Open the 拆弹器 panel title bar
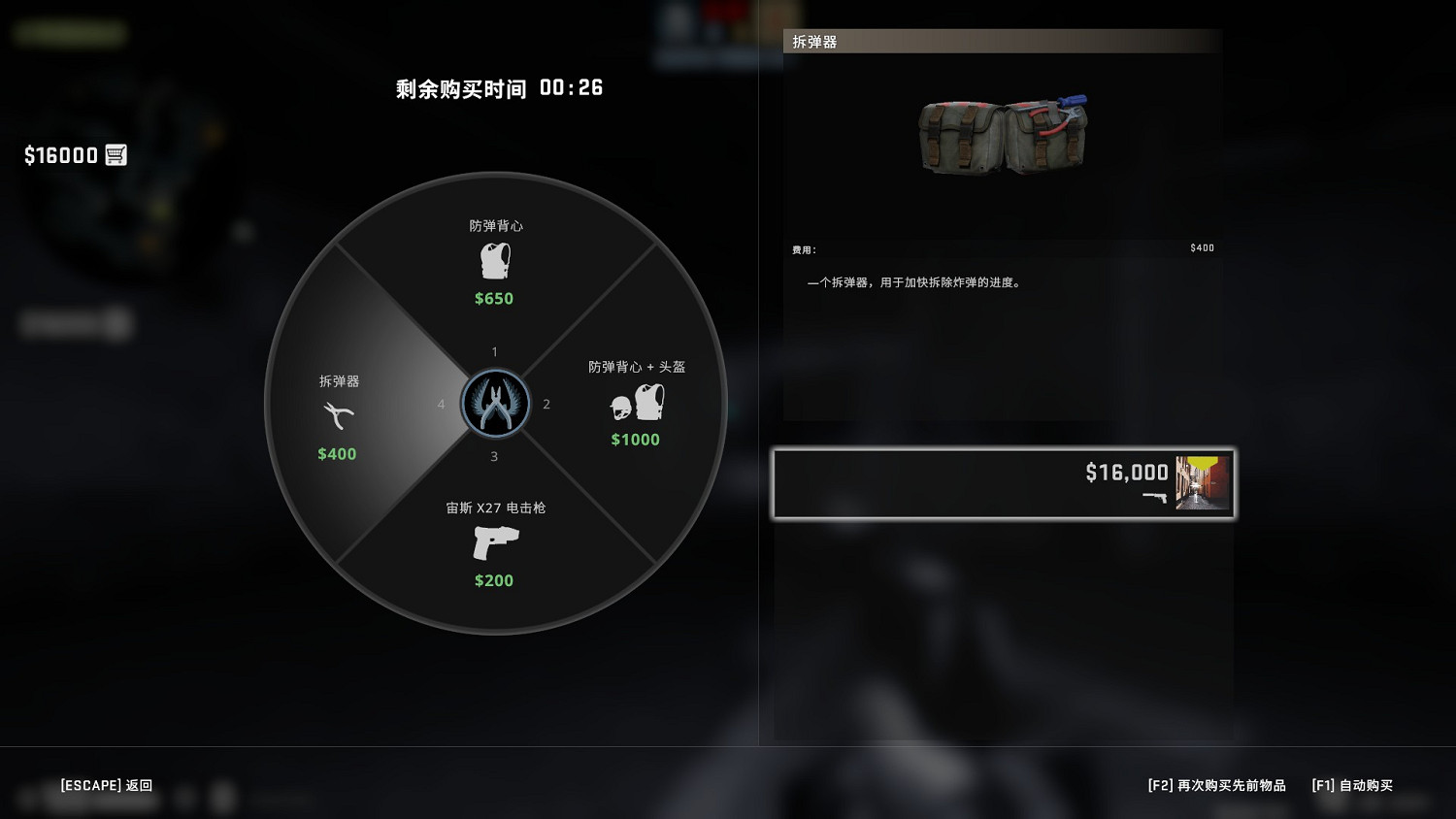1456x819 pixels. (x=815, y=42)
